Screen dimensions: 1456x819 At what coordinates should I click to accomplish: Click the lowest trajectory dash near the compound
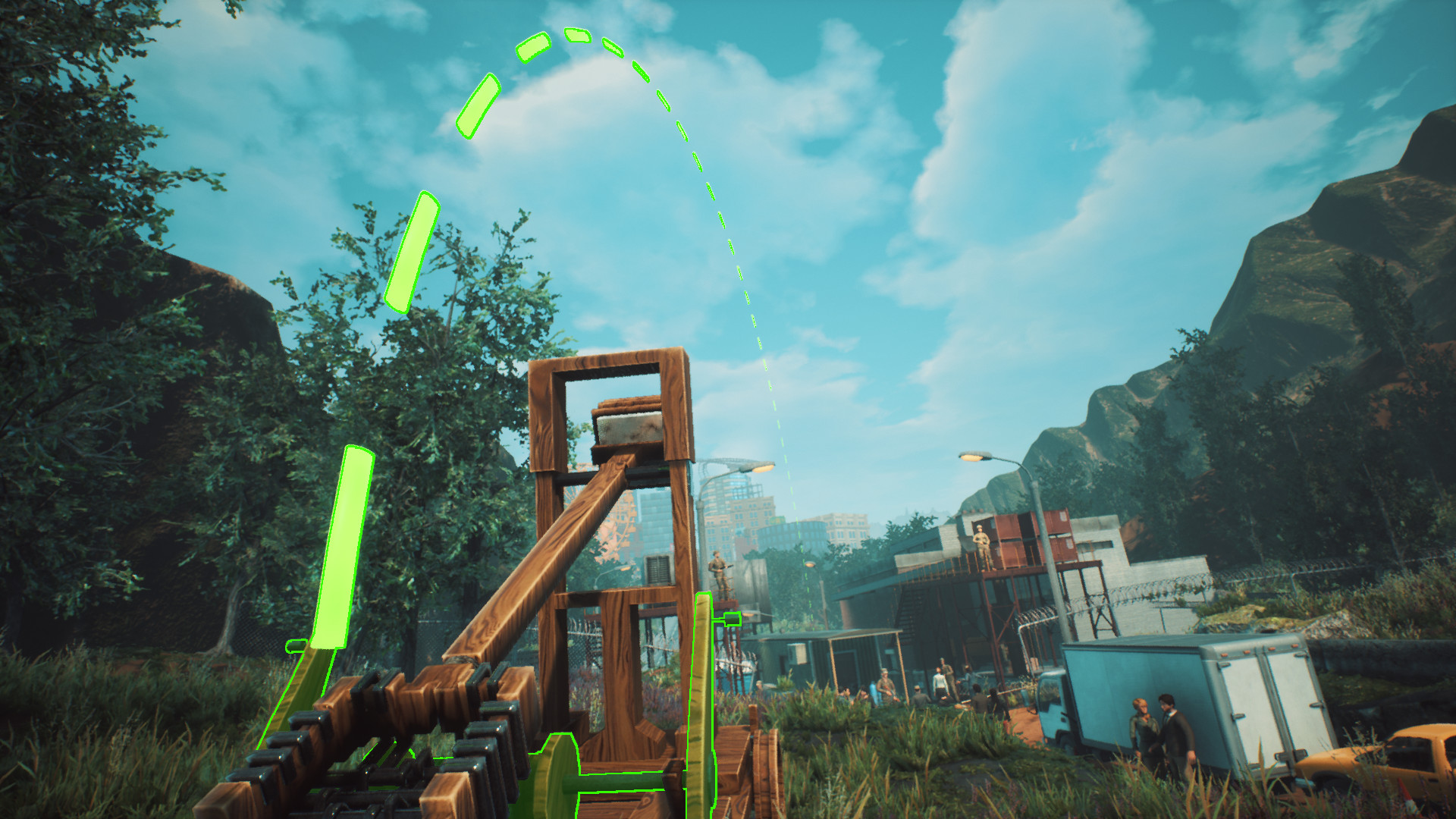point(811,626)
